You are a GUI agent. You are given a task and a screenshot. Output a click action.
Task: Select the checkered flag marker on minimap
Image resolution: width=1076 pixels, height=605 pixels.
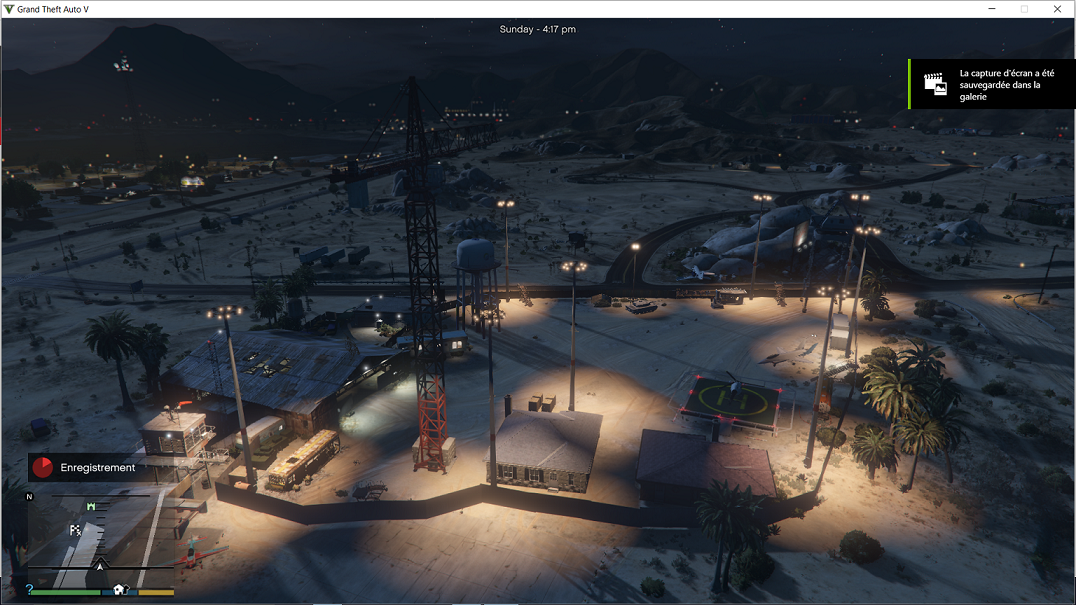click(75, 530)
